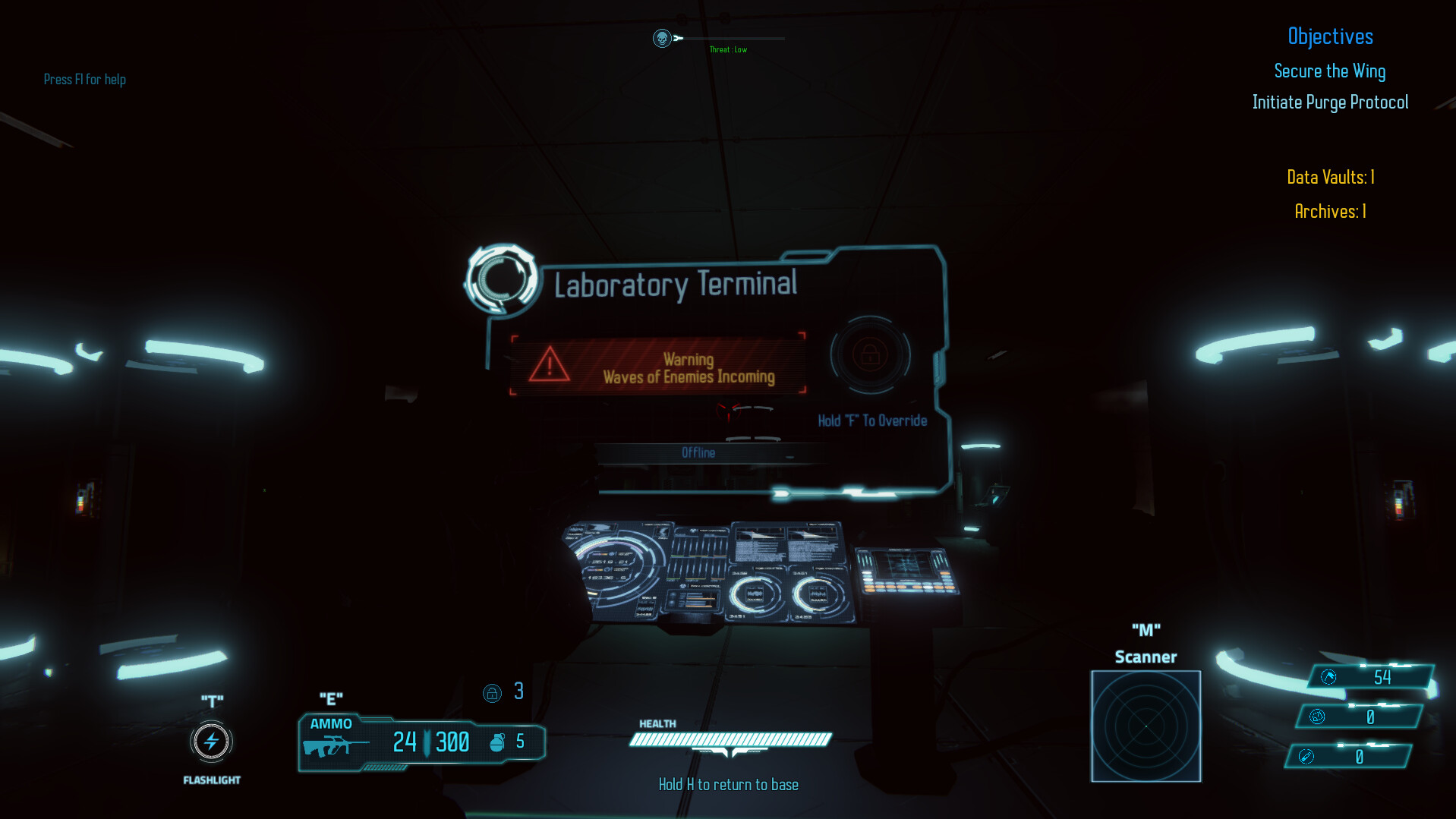Image resolution: width=1456 pixels, height=819 pixels.
Task: Toggle the Offline status bar on the terminal
Action: coord(699,452)
